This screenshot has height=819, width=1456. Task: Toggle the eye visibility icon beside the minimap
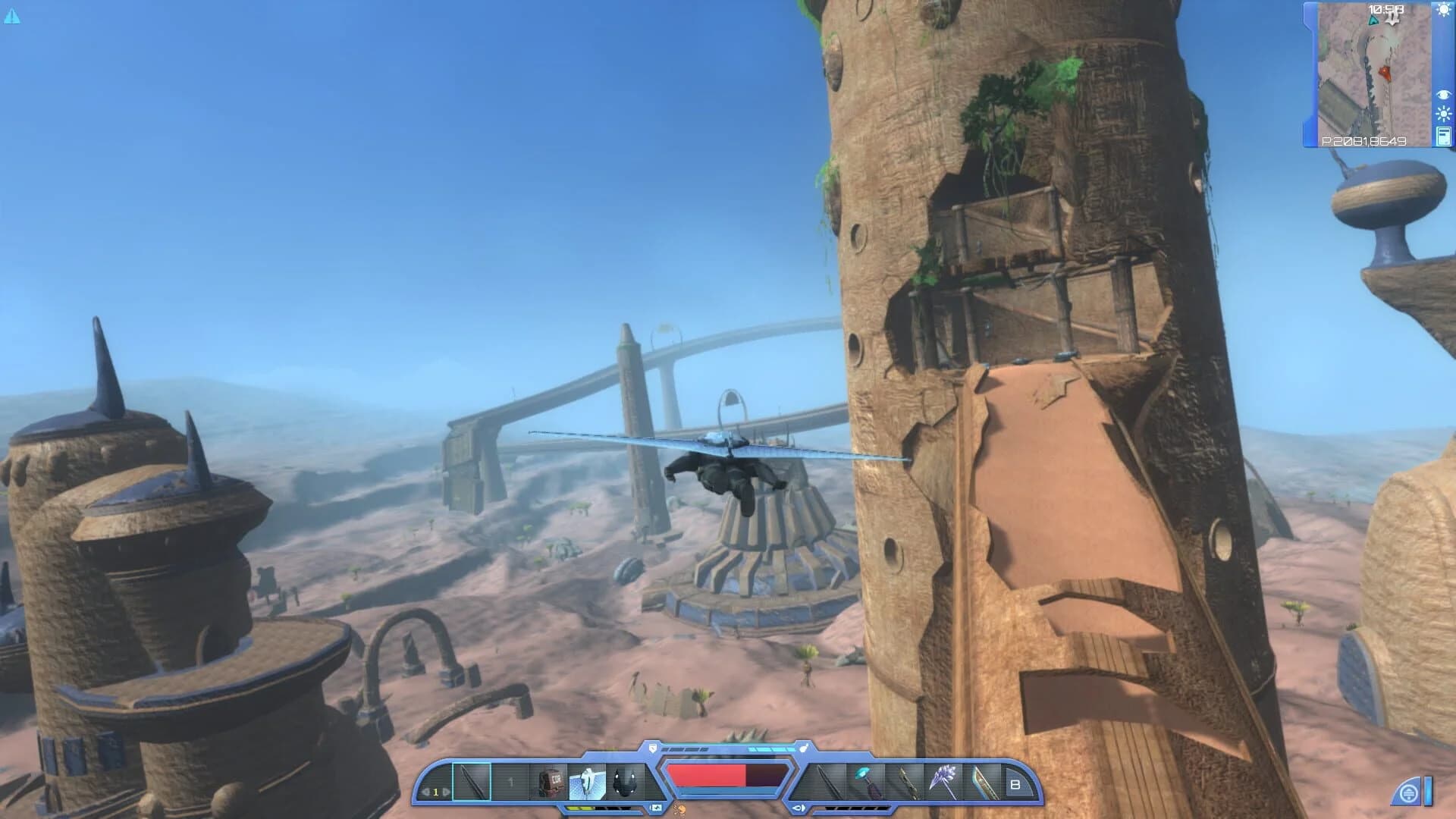1443,95
